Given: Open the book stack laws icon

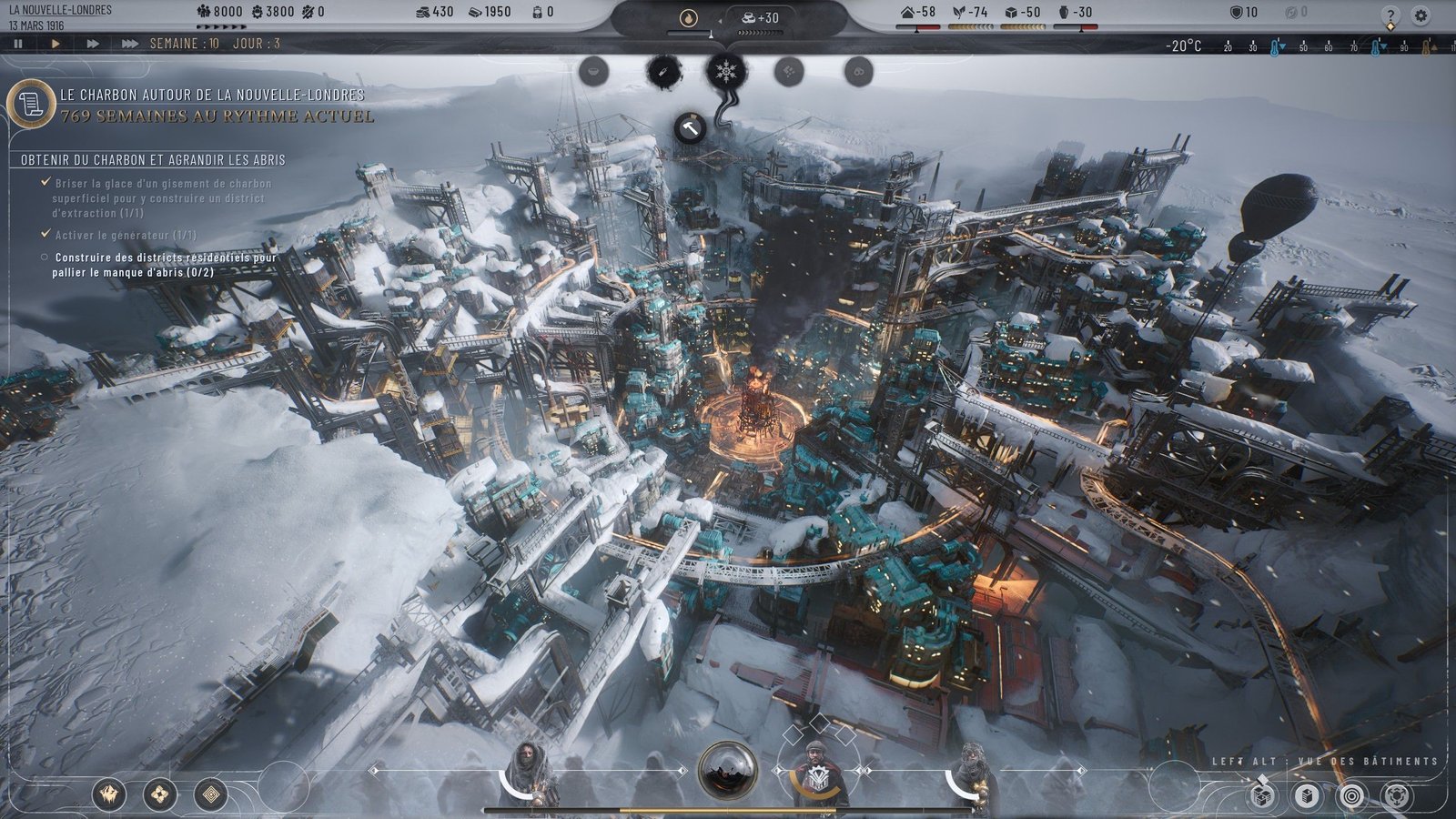Looking at the screenshot, I should (1307, 796).
